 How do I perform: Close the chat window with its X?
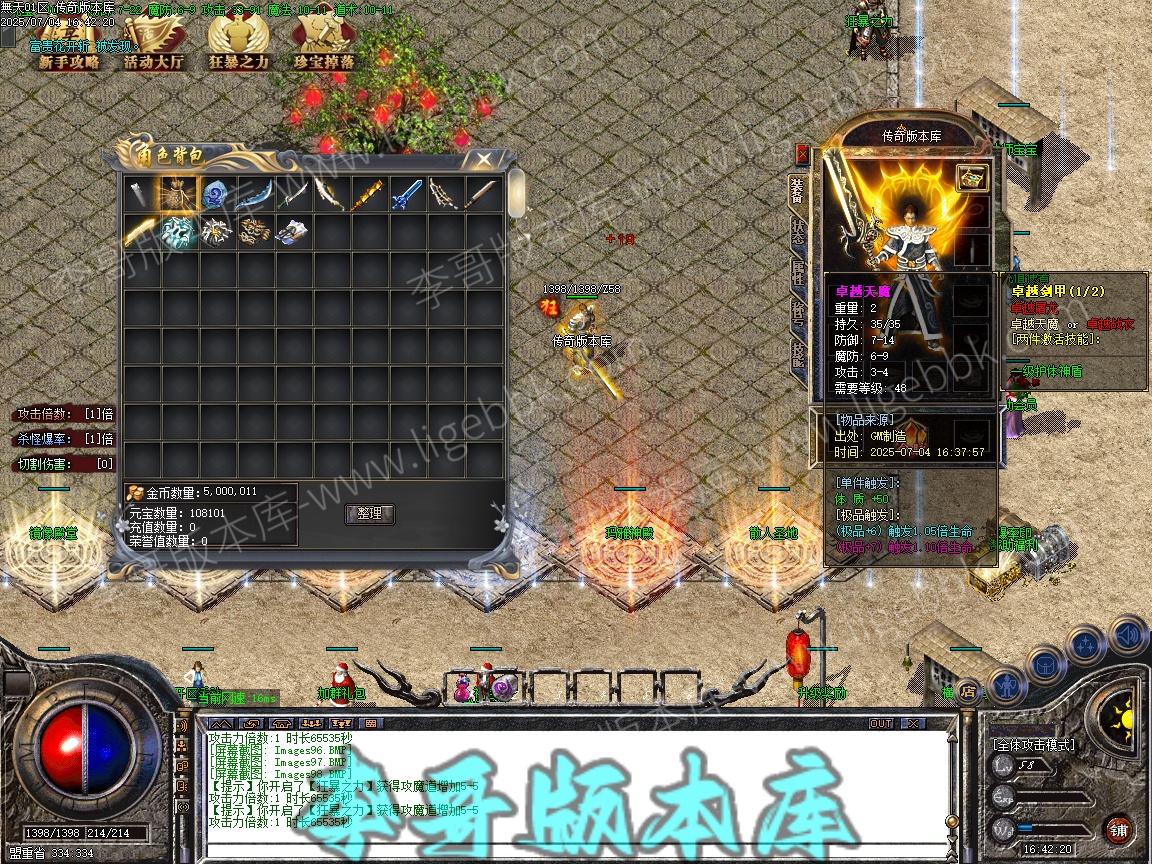click(x=912, y=723)
